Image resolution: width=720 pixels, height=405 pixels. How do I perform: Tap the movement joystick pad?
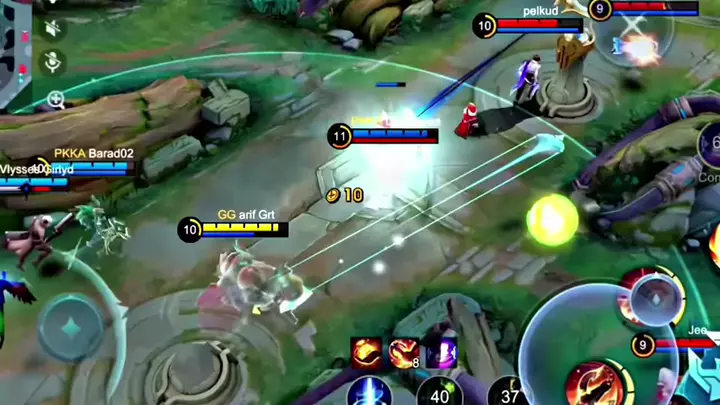[x=70, y=327]
